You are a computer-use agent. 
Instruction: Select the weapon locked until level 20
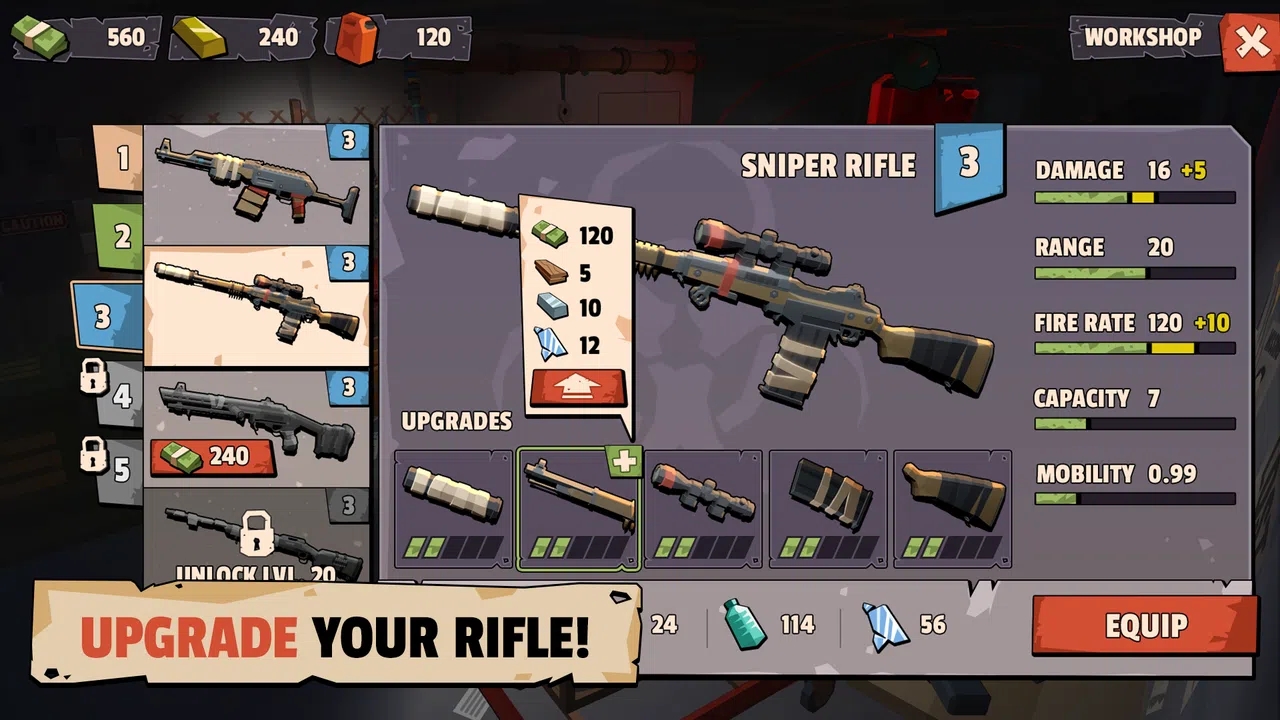pyautogui.click(x=256, y=540)
